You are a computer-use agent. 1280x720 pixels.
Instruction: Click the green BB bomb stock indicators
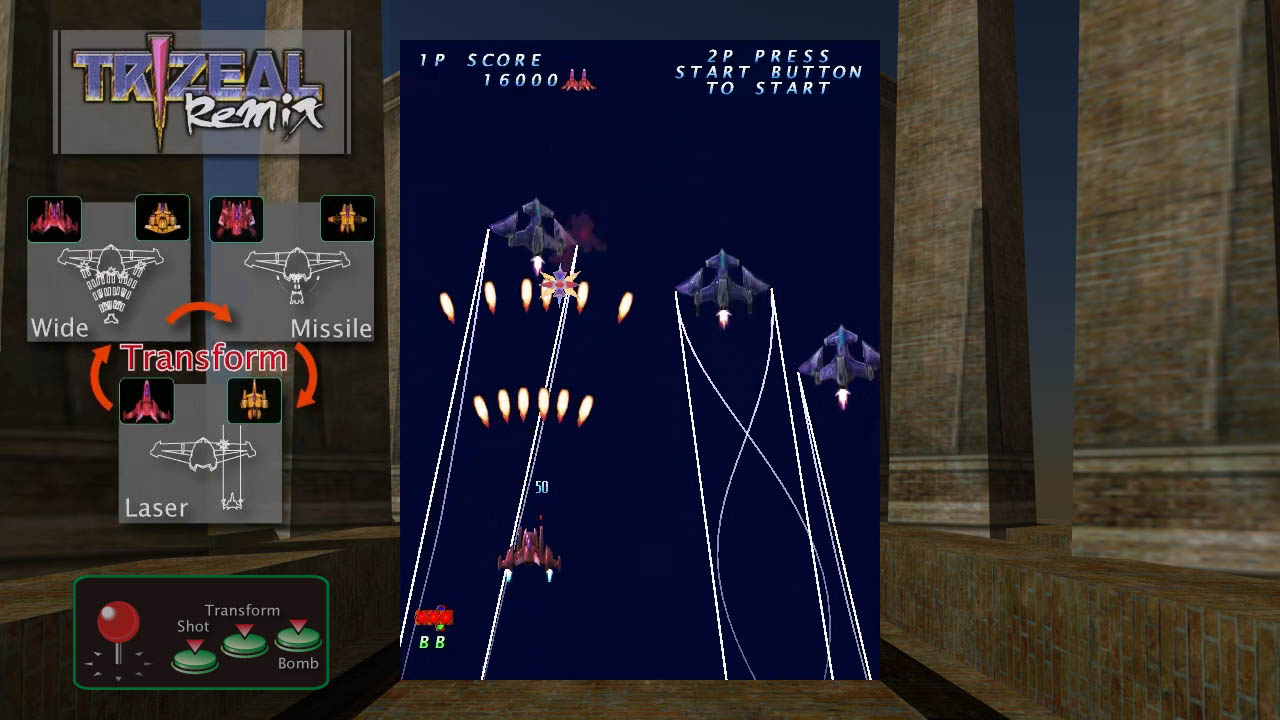click(x=432, y=642)
